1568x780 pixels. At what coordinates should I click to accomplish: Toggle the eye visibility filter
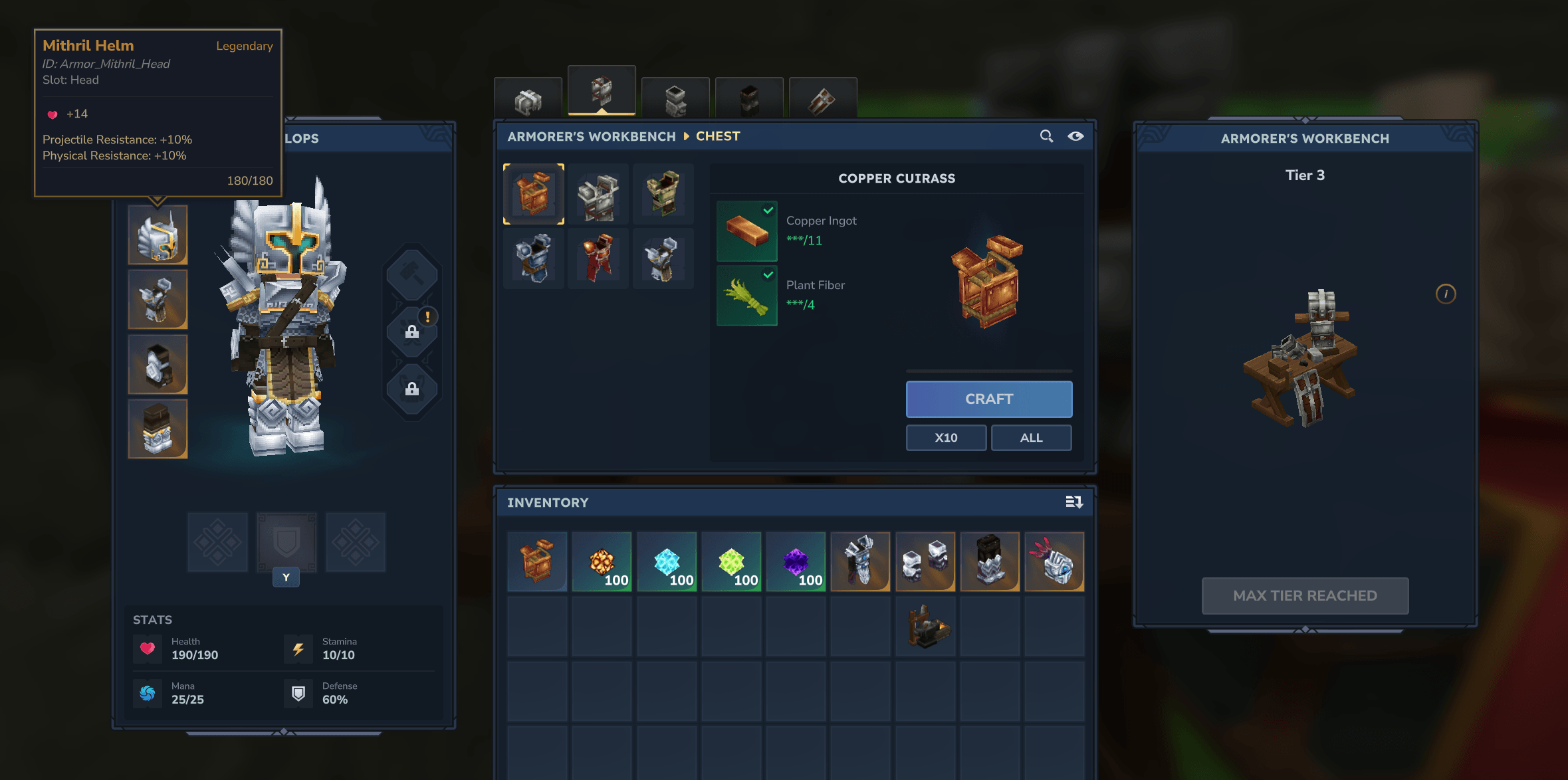tap(1075, 136)
